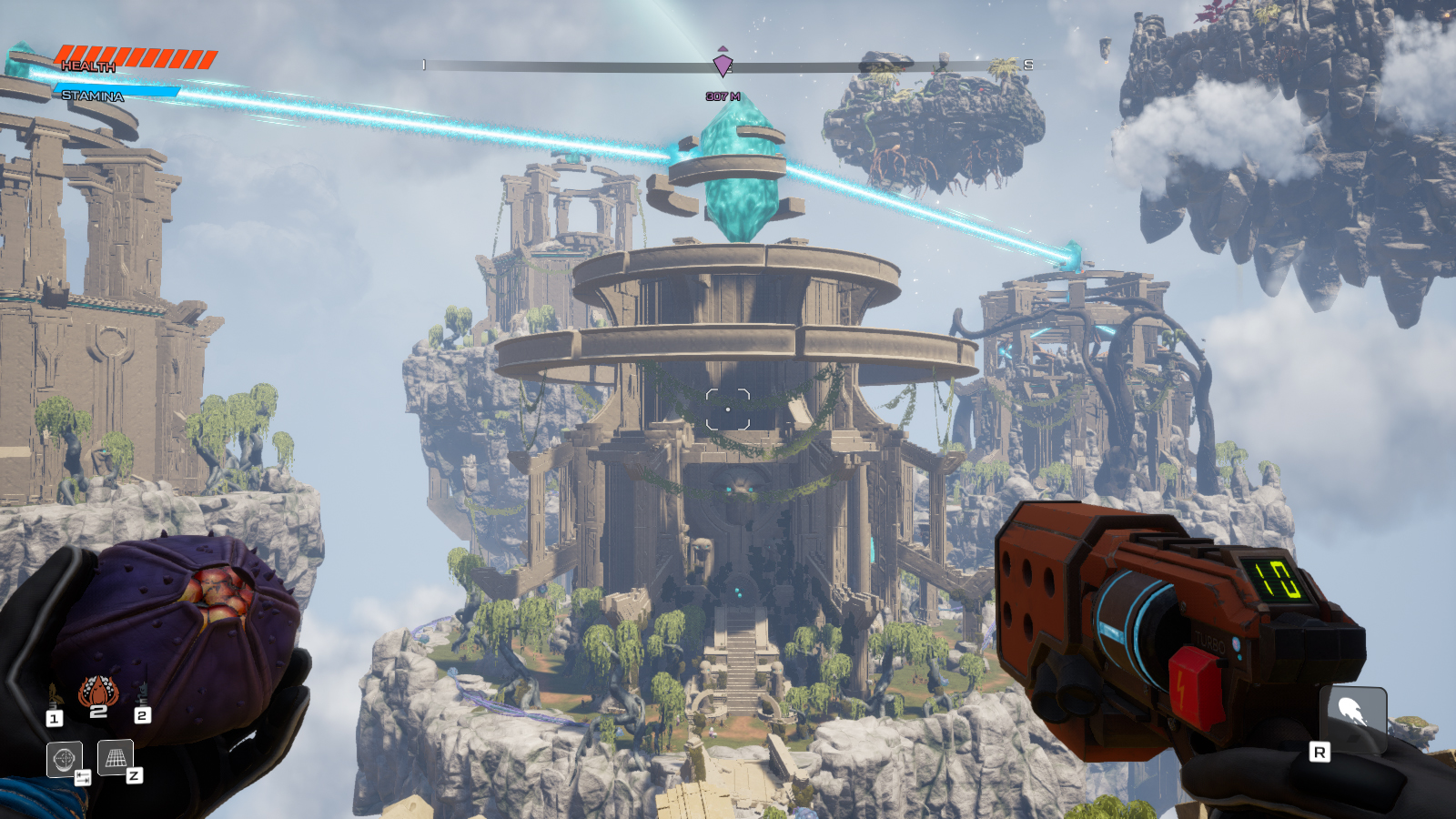Switch to the yellow leafy plant item

54,698
